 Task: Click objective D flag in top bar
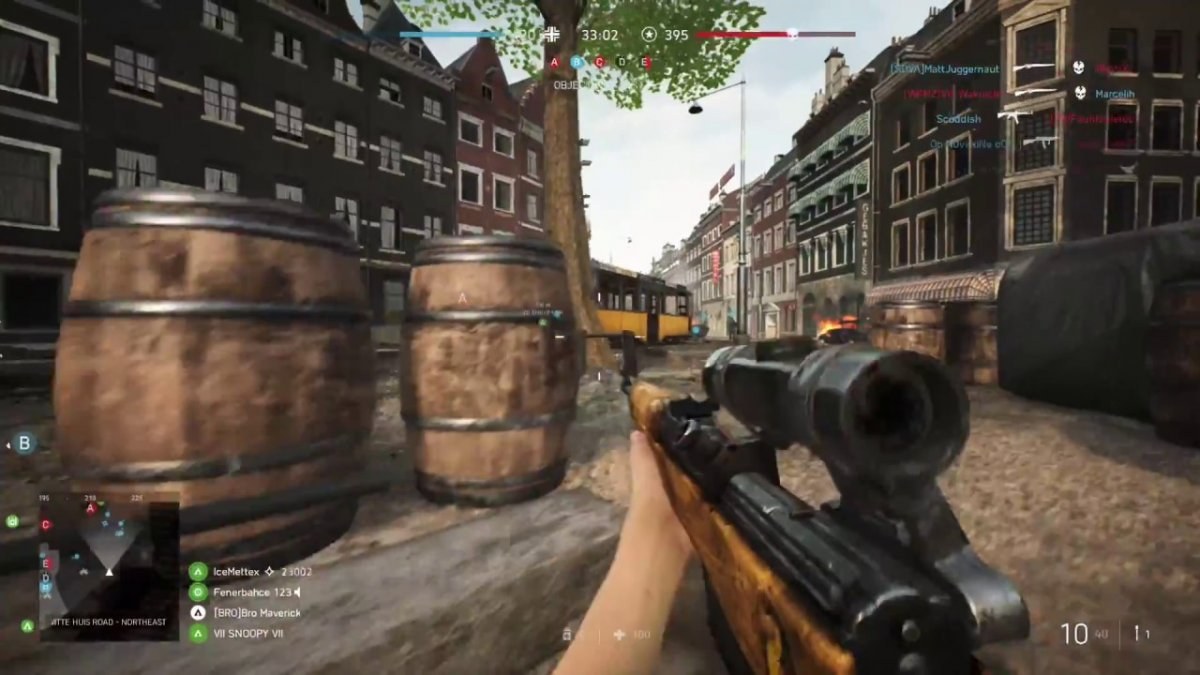click(x=623, y=62)
